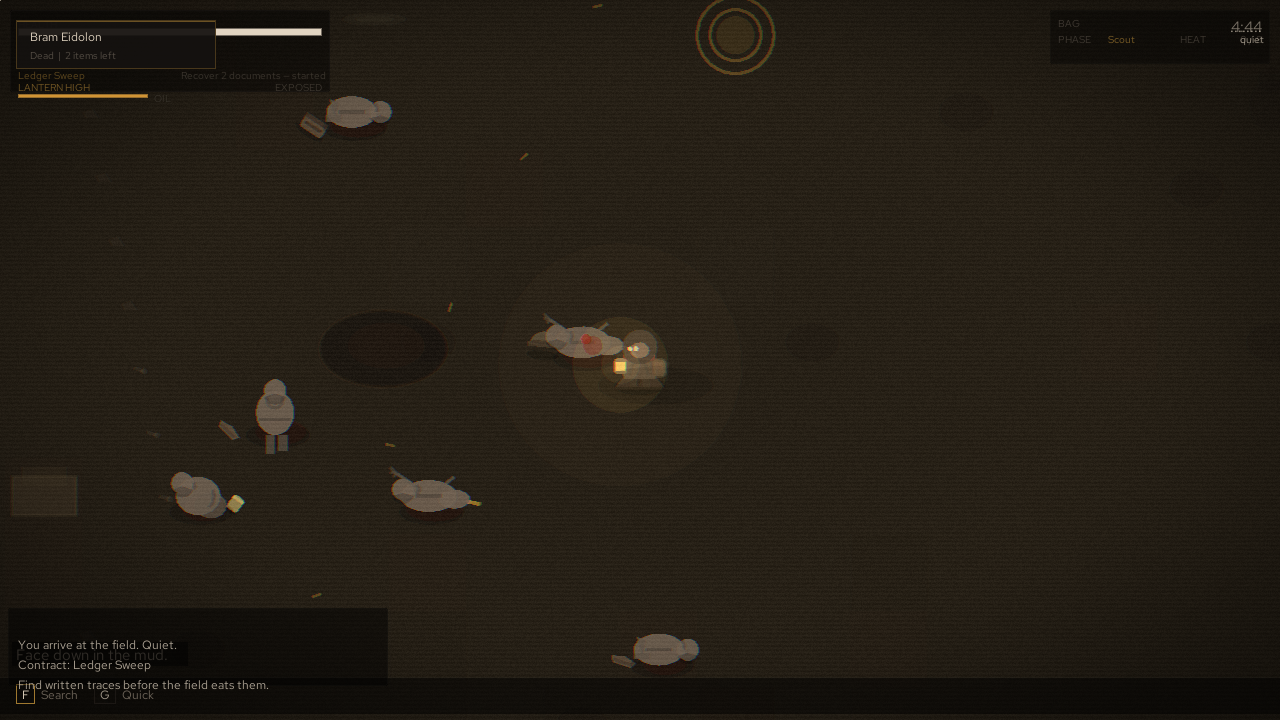1280x720 pixels.
Task: Select the Scout phase indicator
Action: point(1121,40)
